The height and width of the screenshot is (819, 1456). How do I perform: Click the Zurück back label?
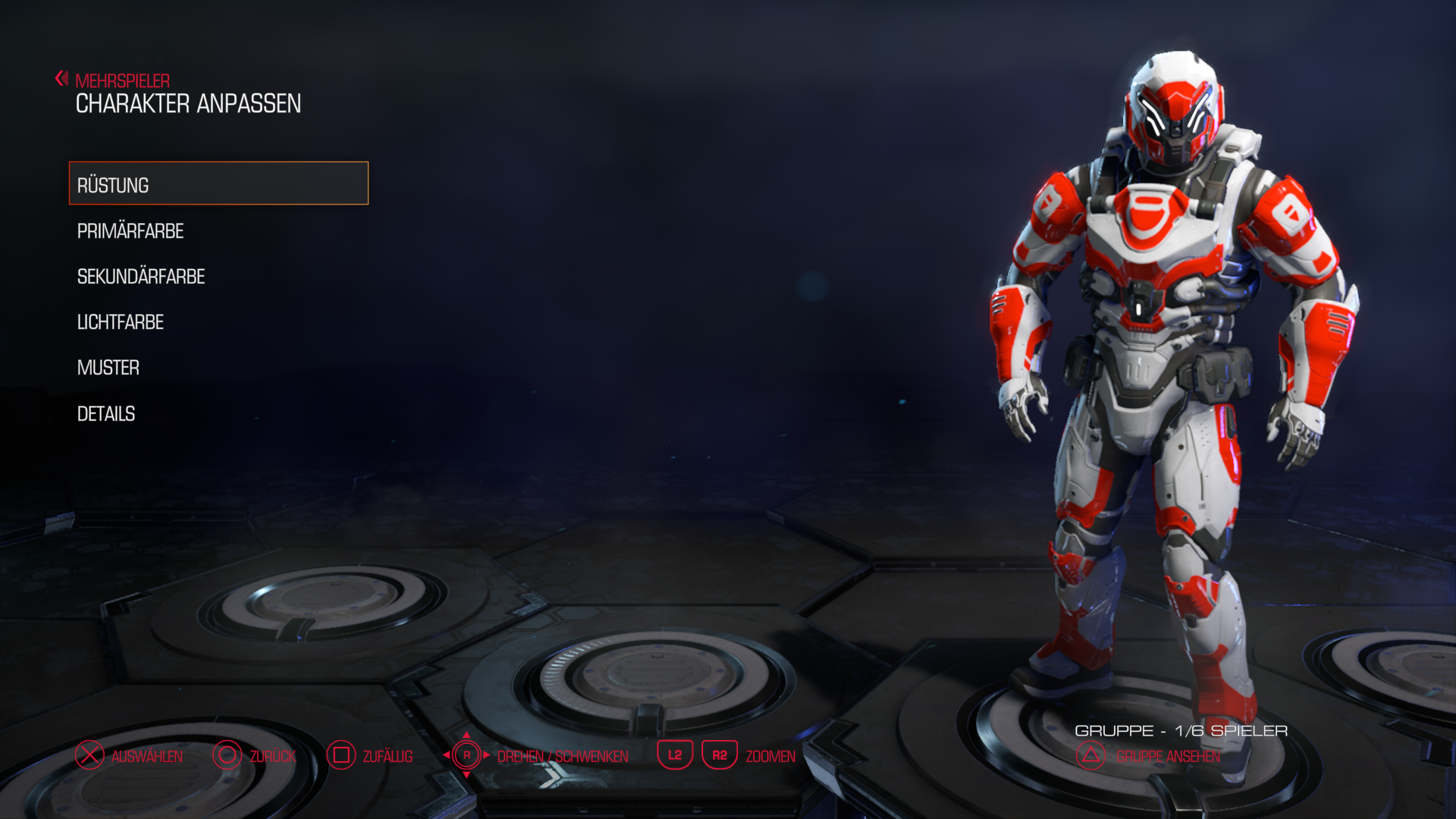point(272,756)
